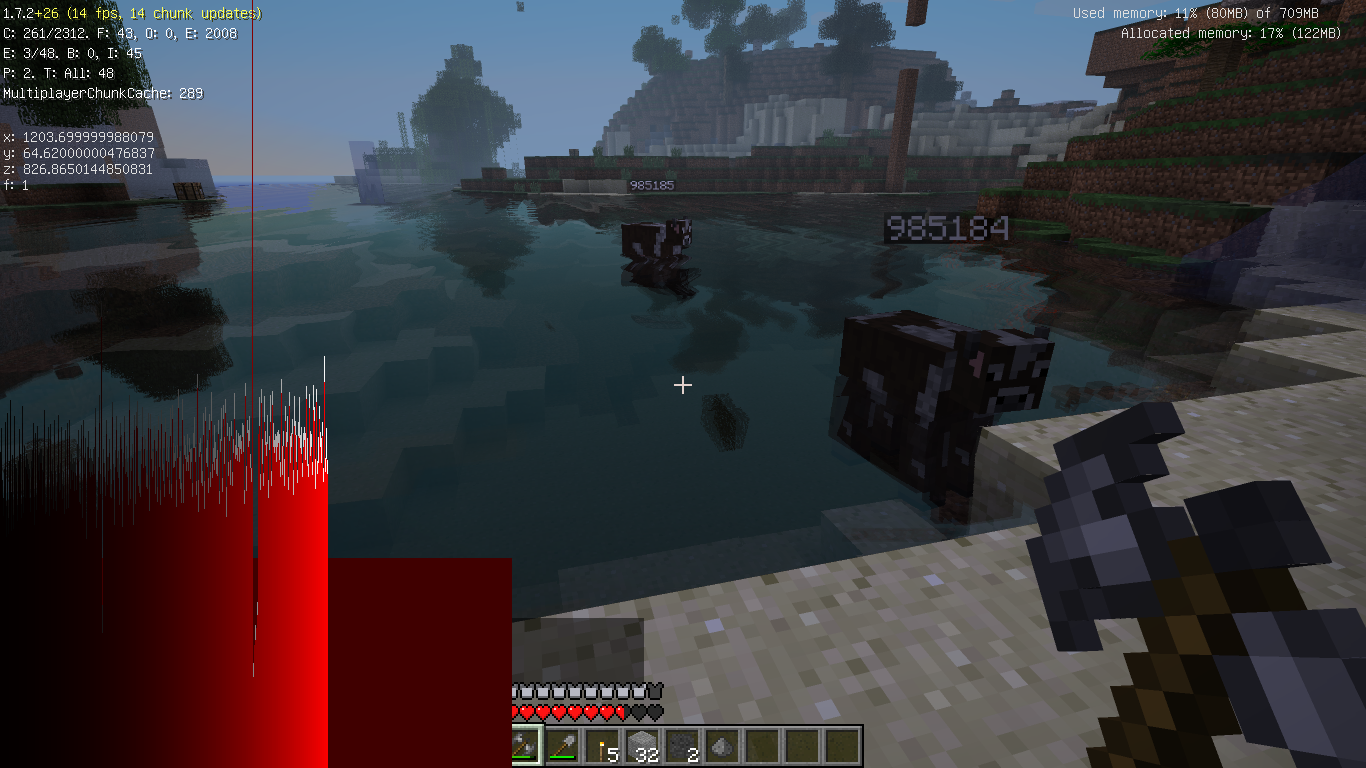The height and width of the screenshot is (768, 1366).
Task: Choose the torch stack of 5
Action: click(x=602, y=745)
